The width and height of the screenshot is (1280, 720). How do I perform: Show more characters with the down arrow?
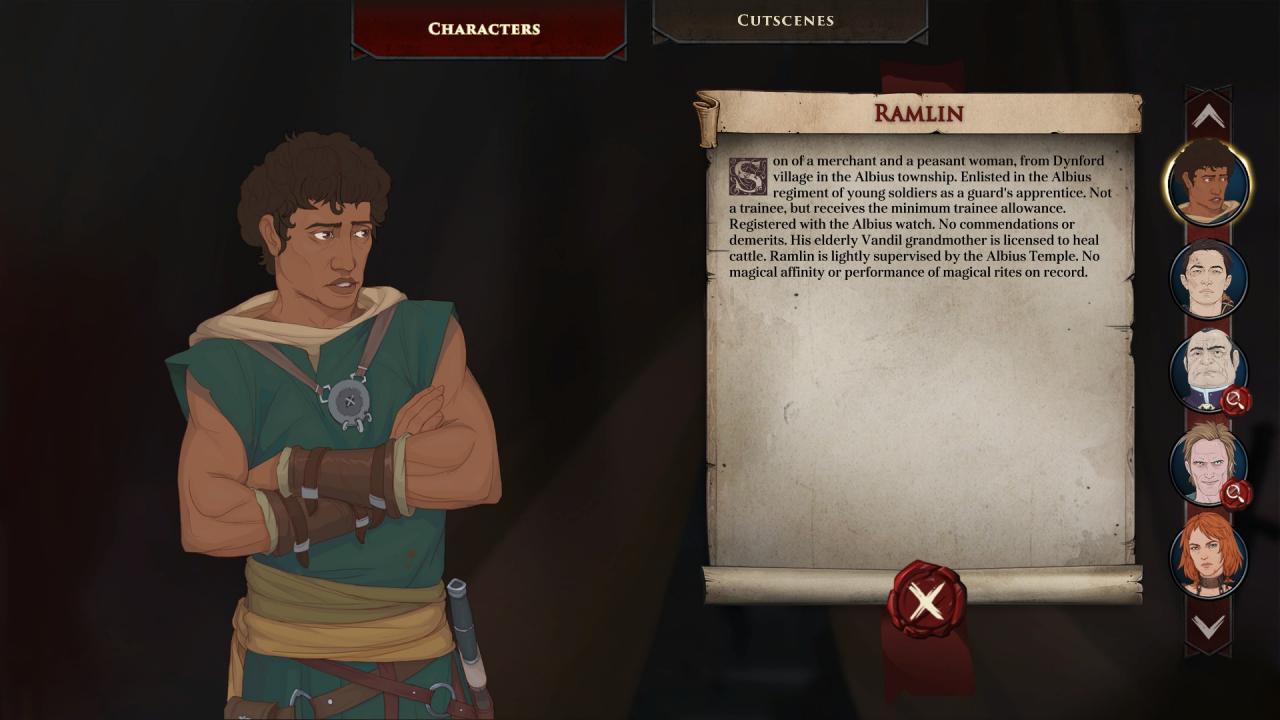tap(1207, 627)
